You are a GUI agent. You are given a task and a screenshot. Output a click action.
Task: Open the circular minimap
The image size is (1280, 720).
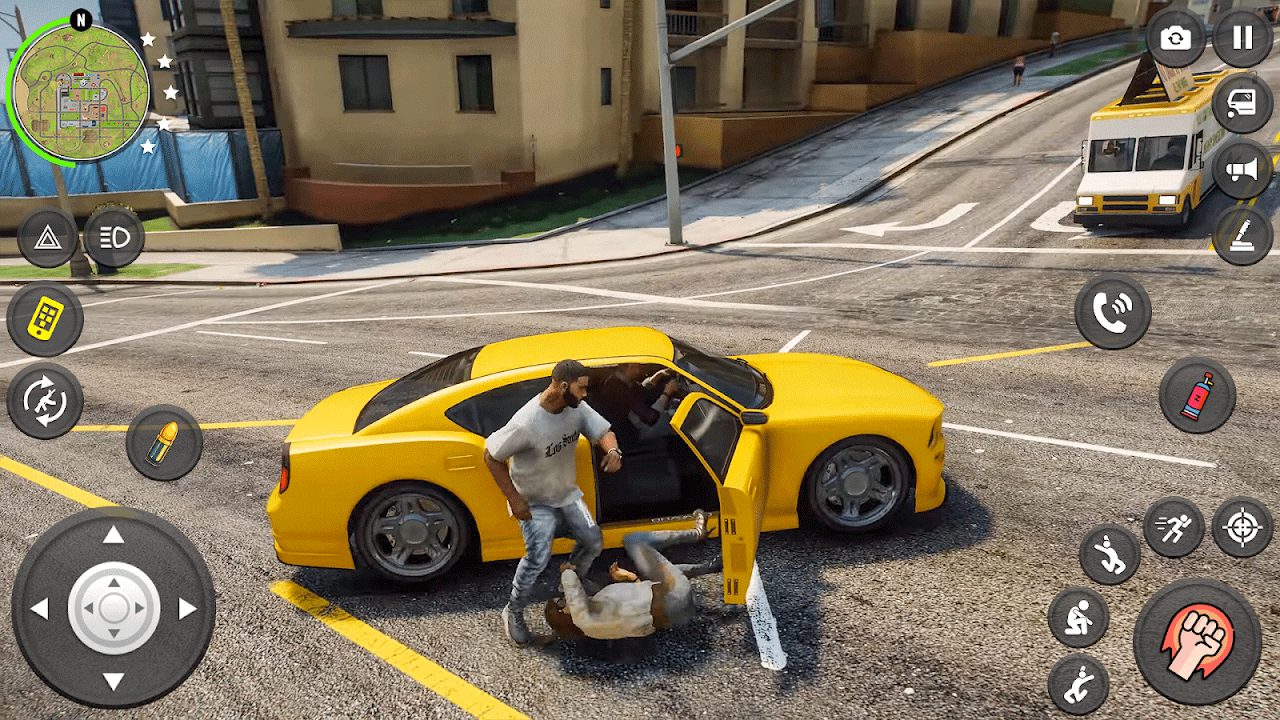click(80, 92)
